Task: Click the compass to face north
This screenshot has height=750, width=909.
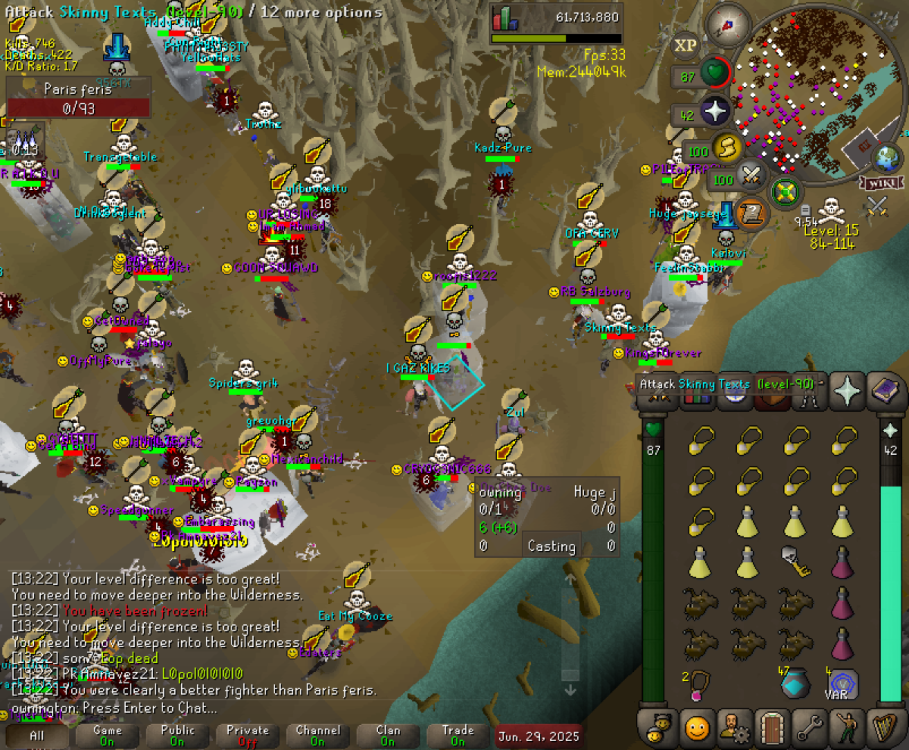Action: point(727,25)
